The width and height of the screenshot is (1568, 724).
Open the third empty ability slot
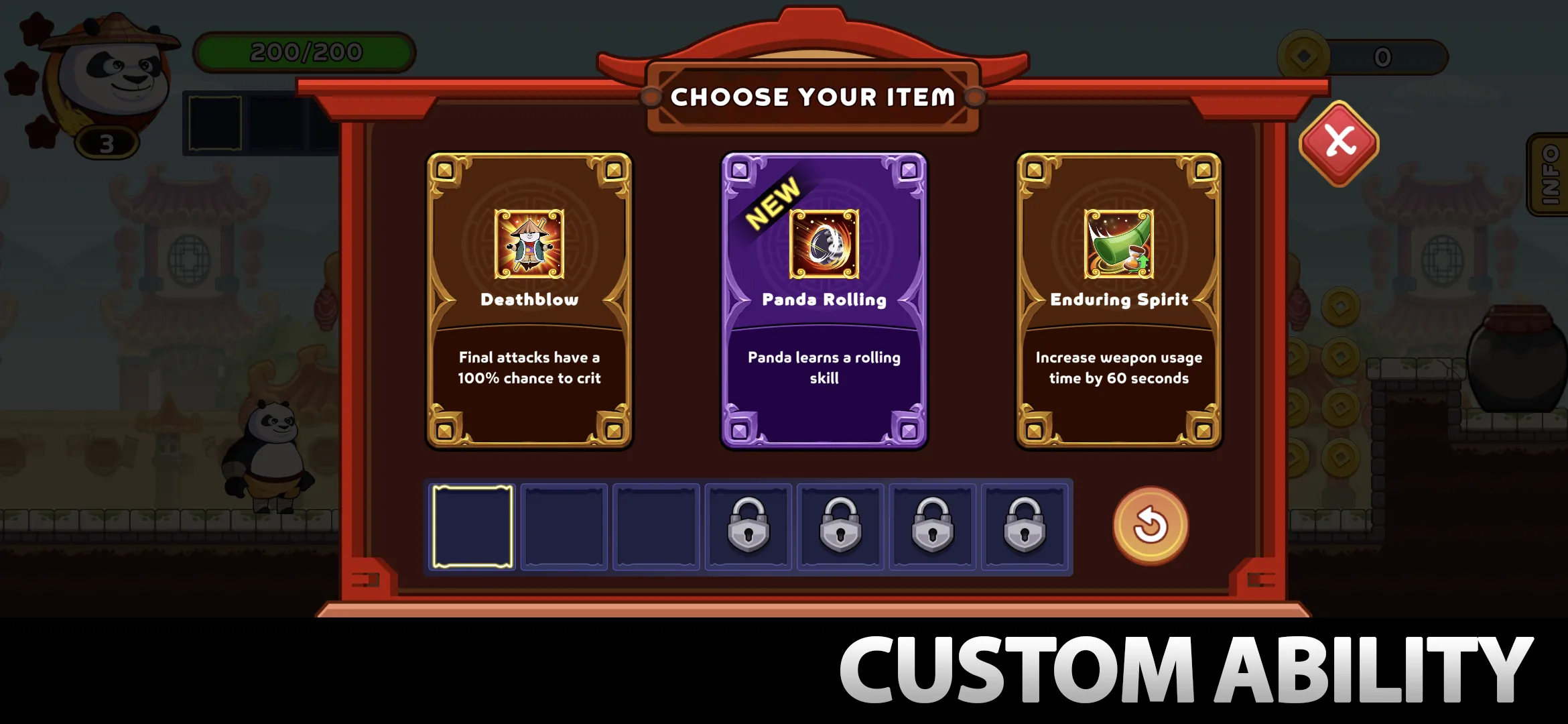(655, 526)
